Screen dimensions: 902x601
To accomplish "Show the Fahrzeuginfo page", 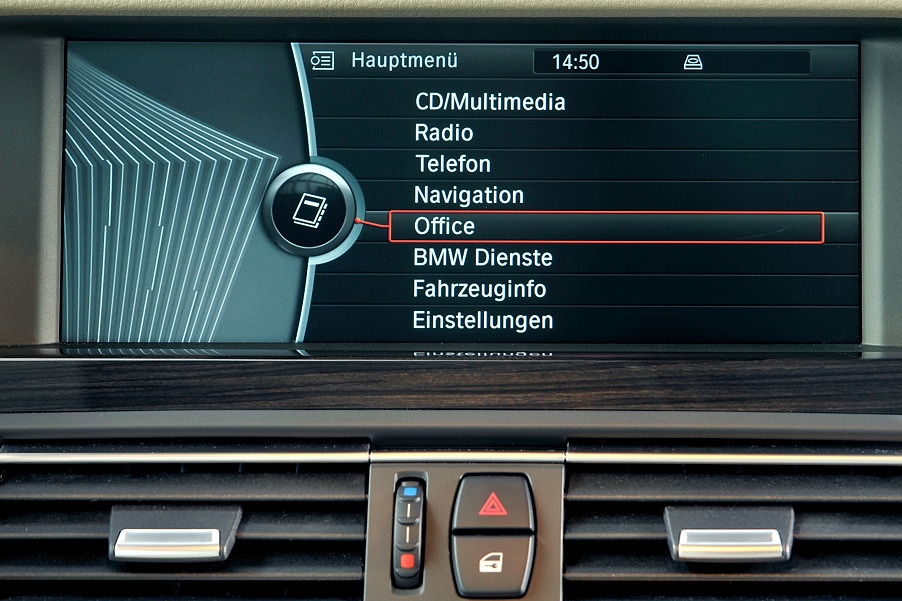I will coord(481,289).
